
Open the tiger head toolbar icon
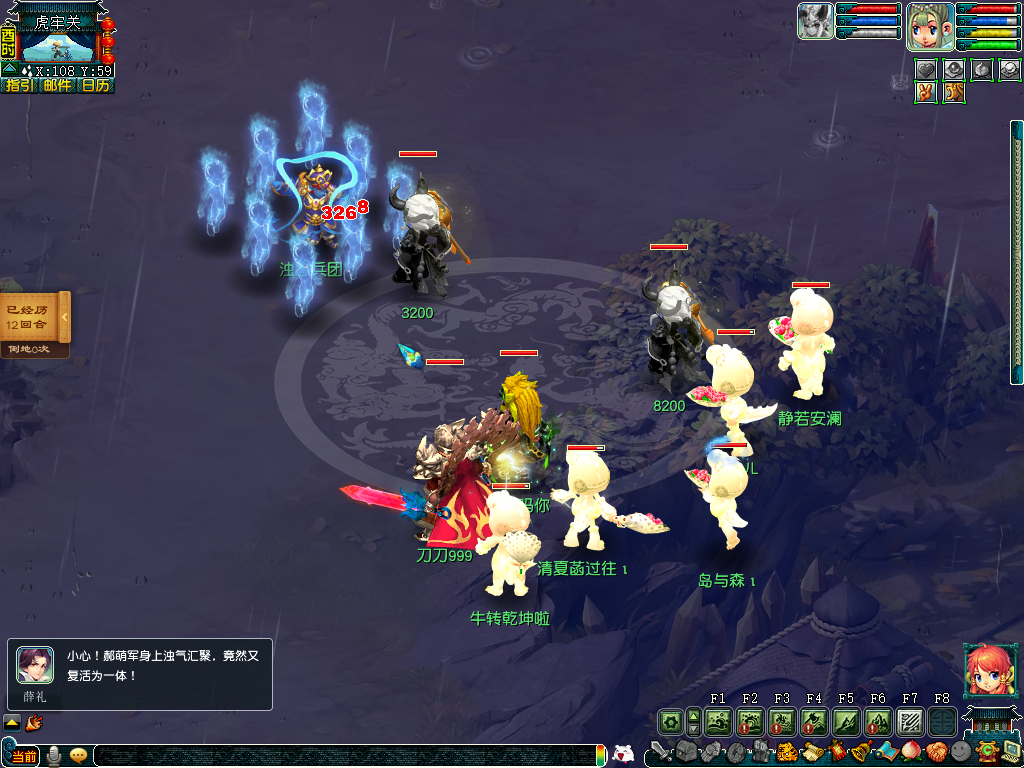(787, 752)
